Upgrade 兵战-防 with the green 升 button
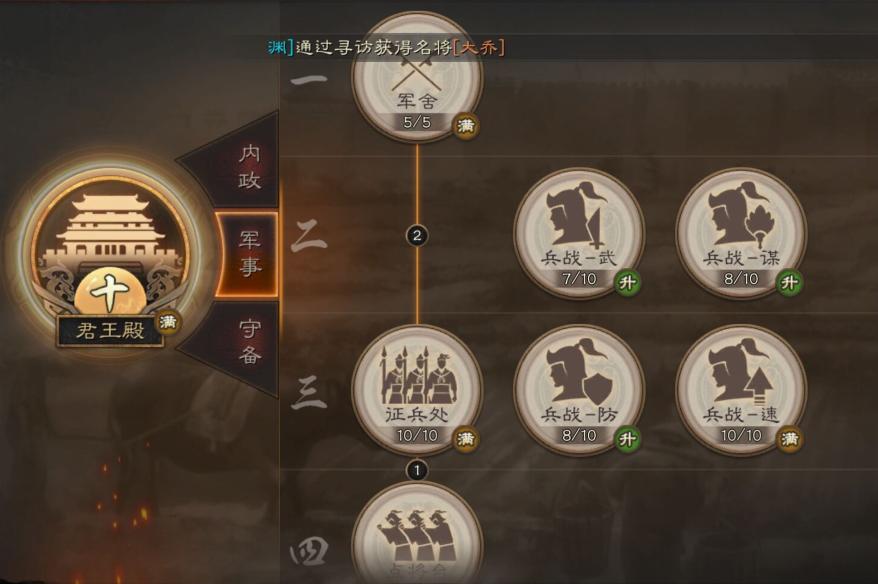This screenshot has width=878, height=584. pyautogui.click(x=627, y=438)
